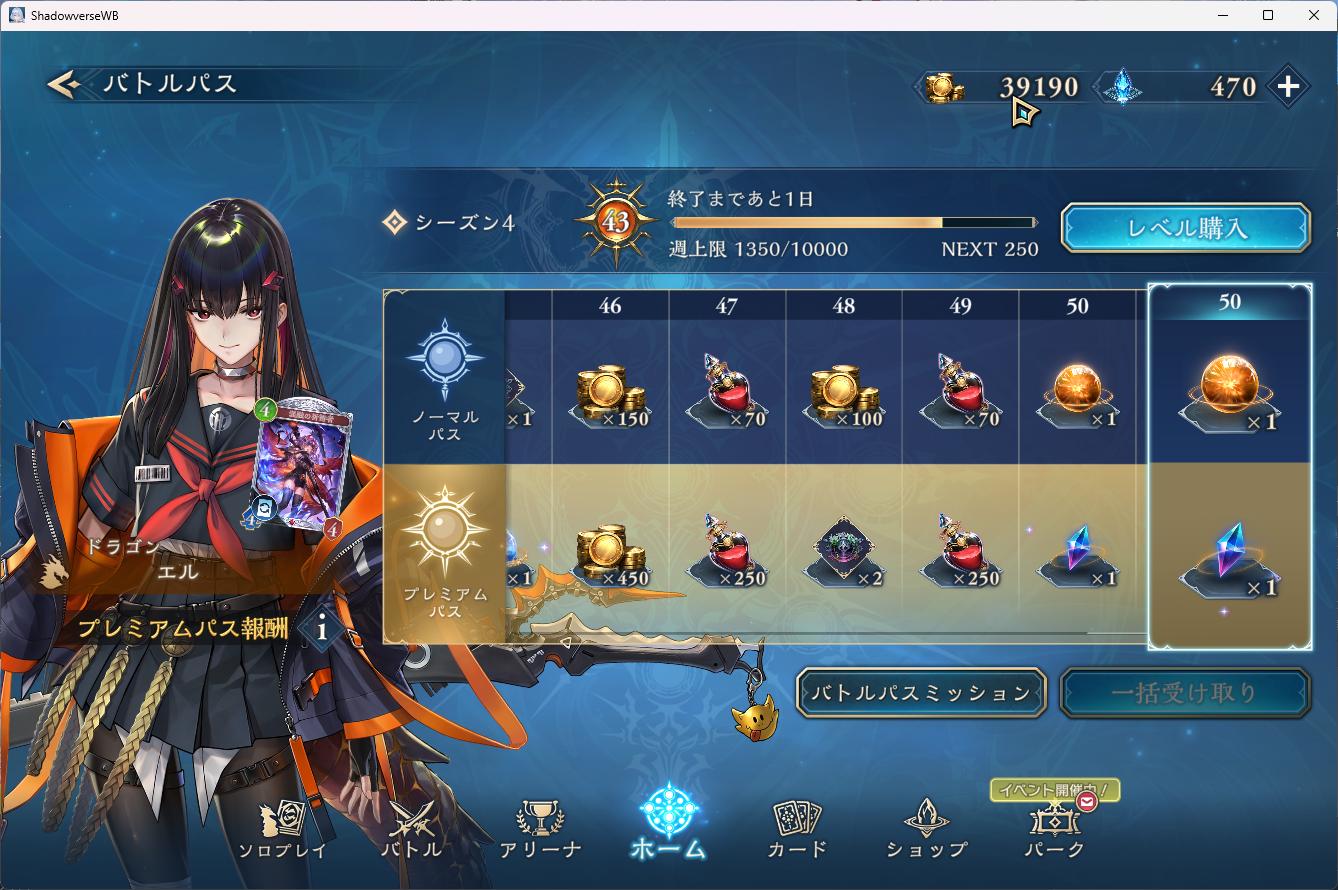Open バトルパスミッション missions
Image resolution: width=1338 pixels, height=890 pixels.
tap(921, 692)
